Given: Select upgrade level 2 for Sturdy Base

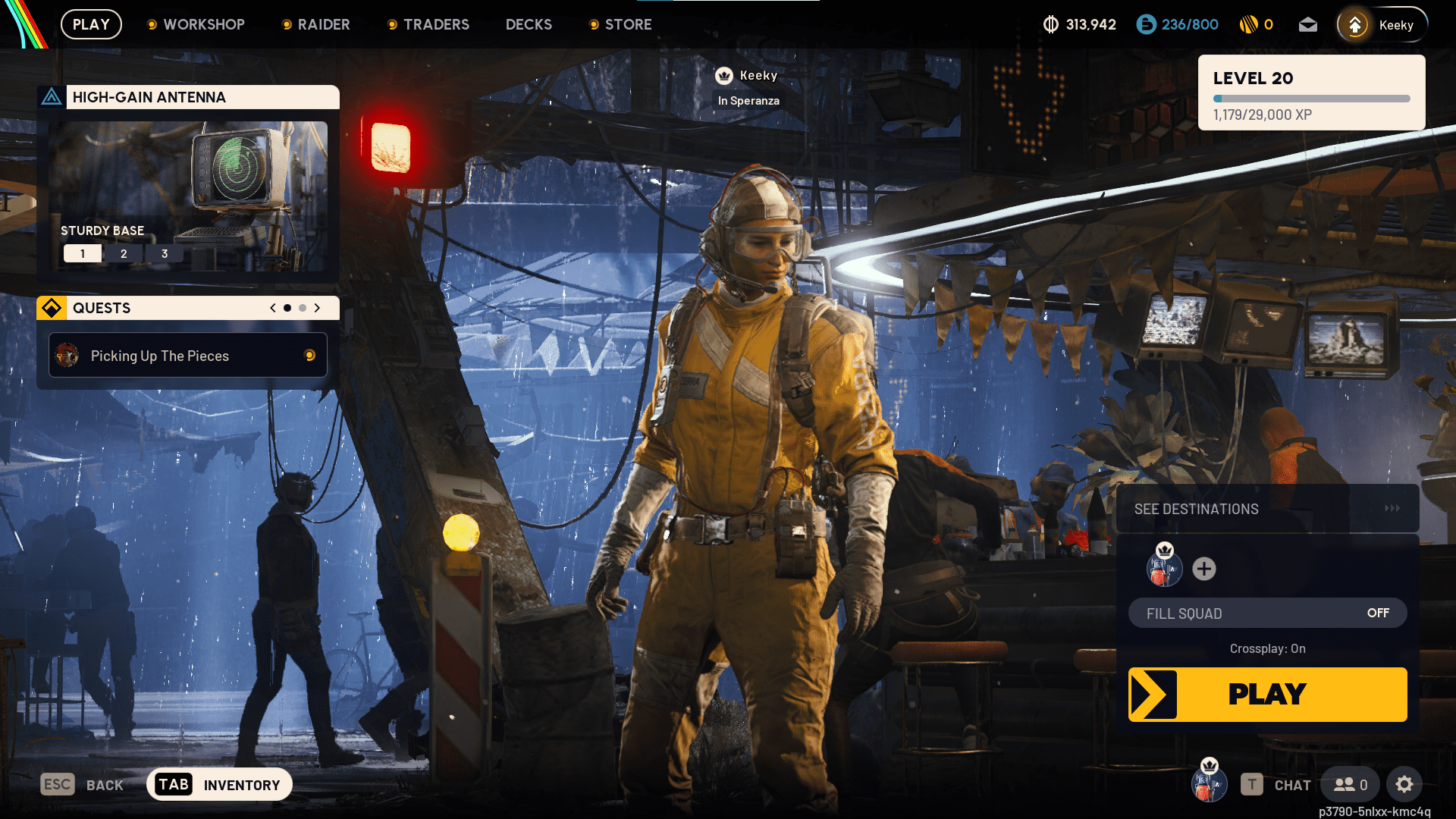Looking at the screenshot, I should tap(124, 253).
